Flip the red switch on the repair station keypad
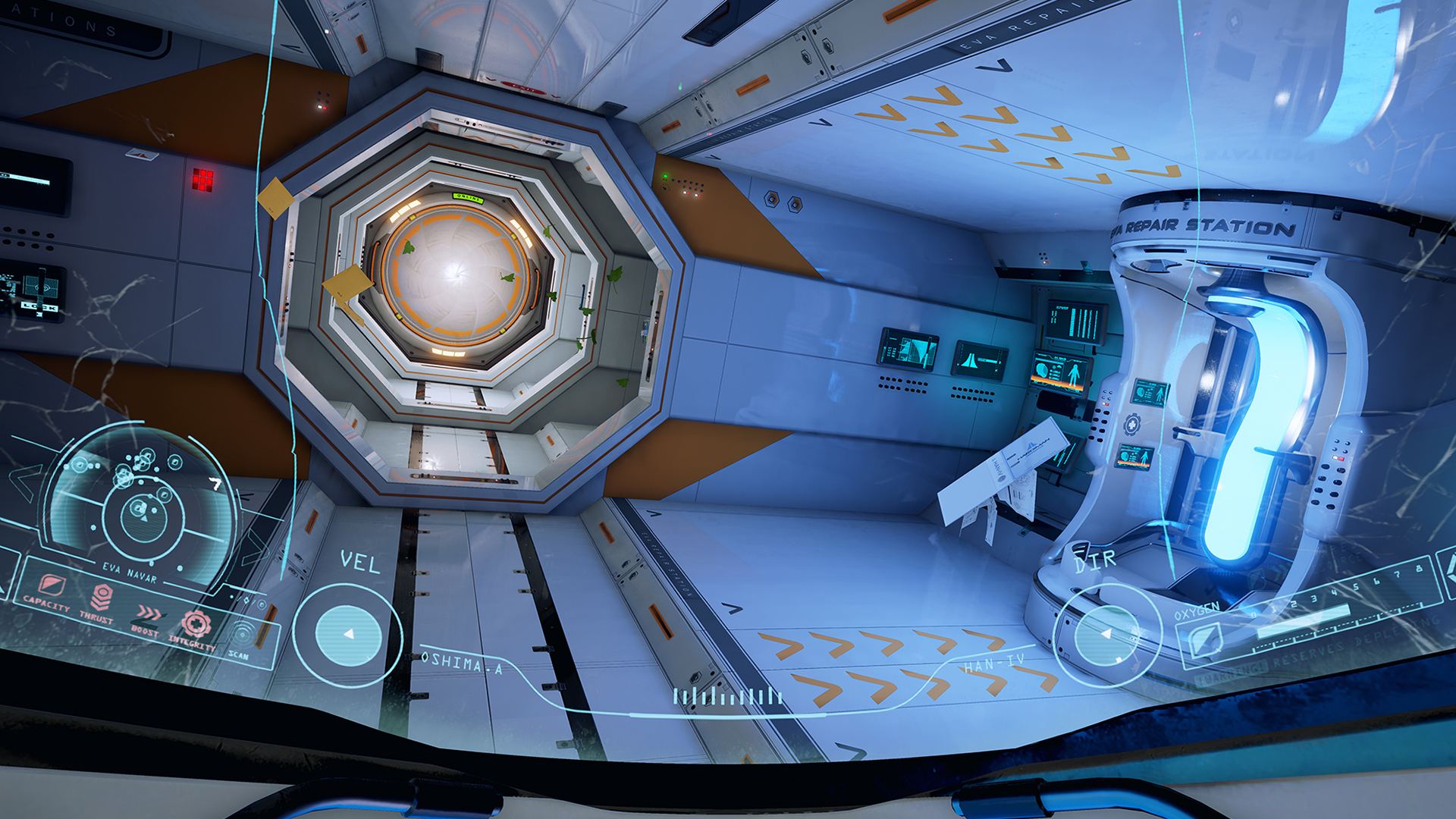Image resolution: width=1456 pixels, height=819 pixels. (1106, 404)
